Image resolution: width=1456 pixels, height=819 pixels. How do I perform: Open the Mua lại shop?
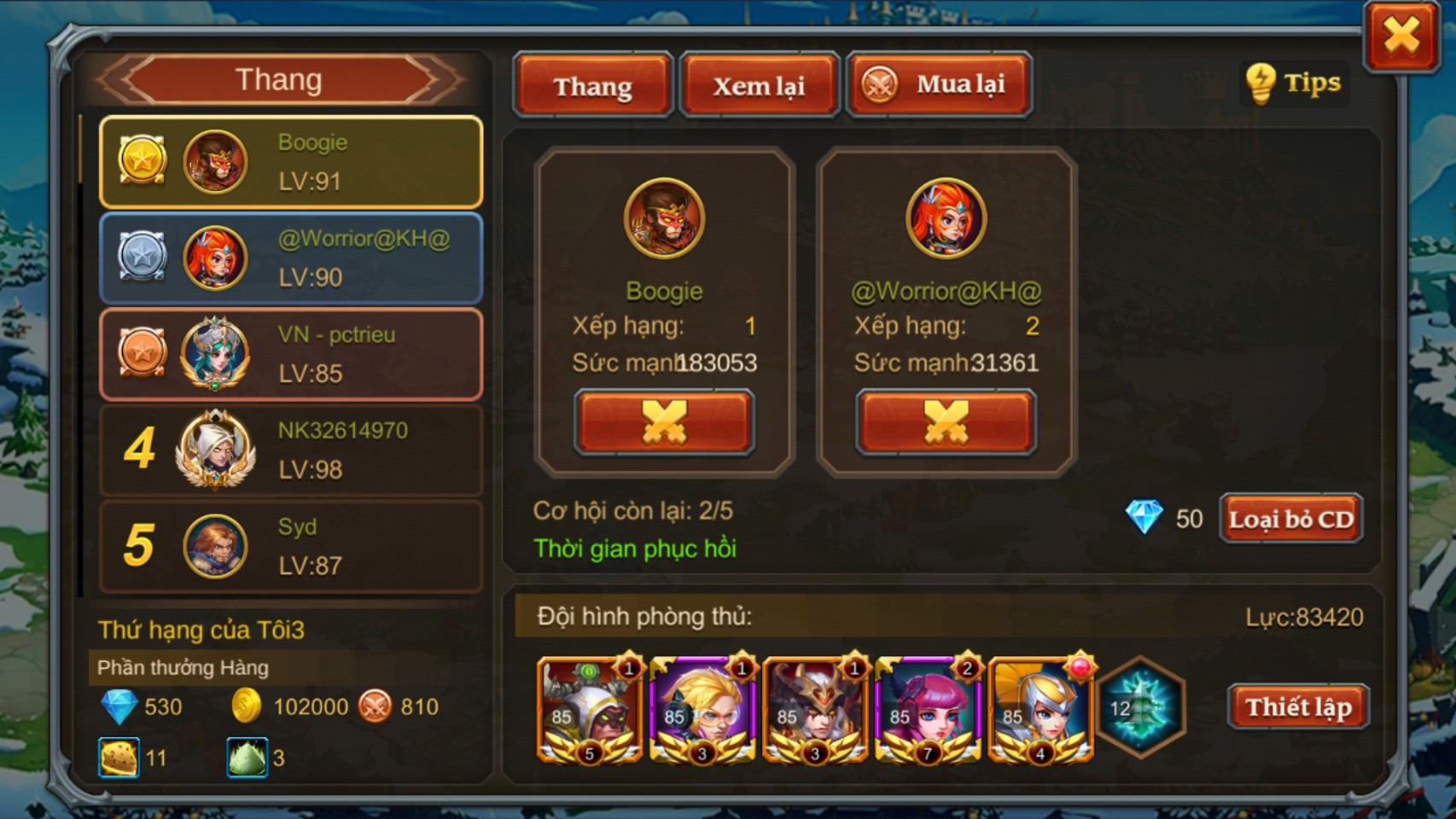940,84
